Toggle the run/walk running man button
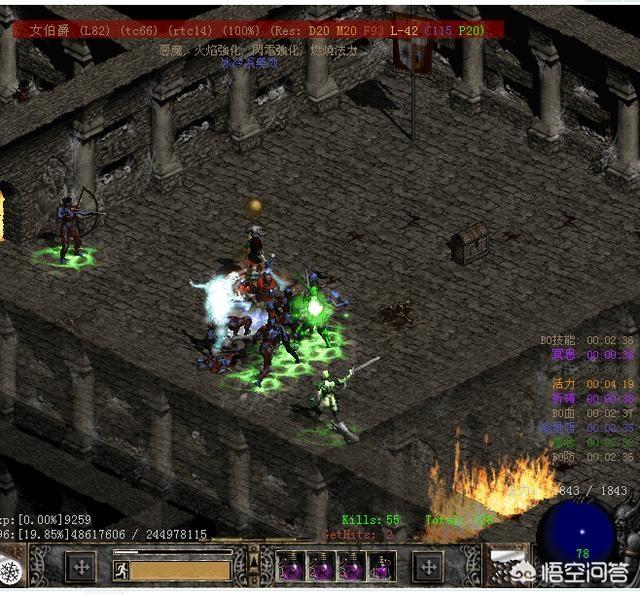 pos(122,570)
